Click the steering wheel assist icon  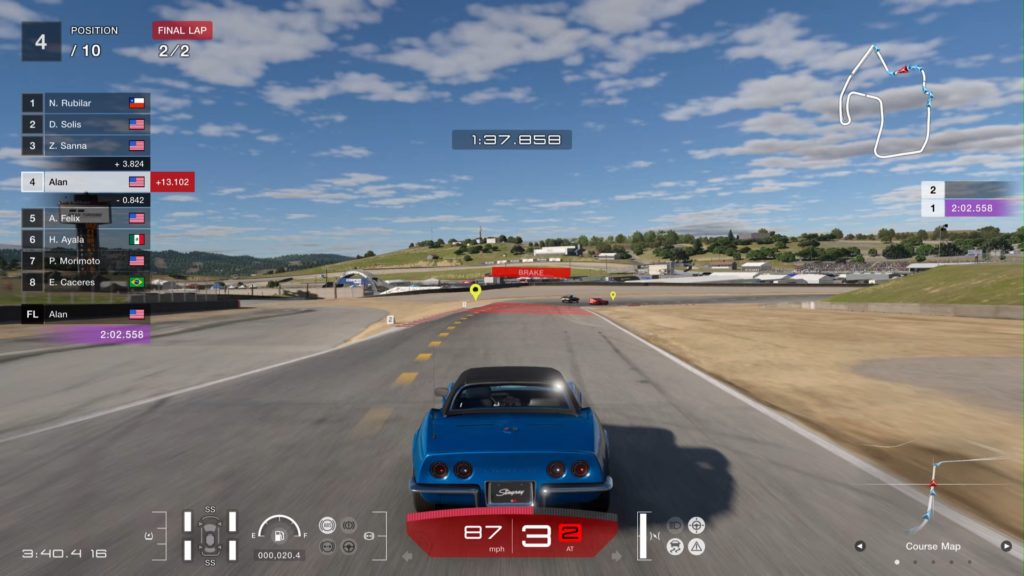click(x=348, y=546)
